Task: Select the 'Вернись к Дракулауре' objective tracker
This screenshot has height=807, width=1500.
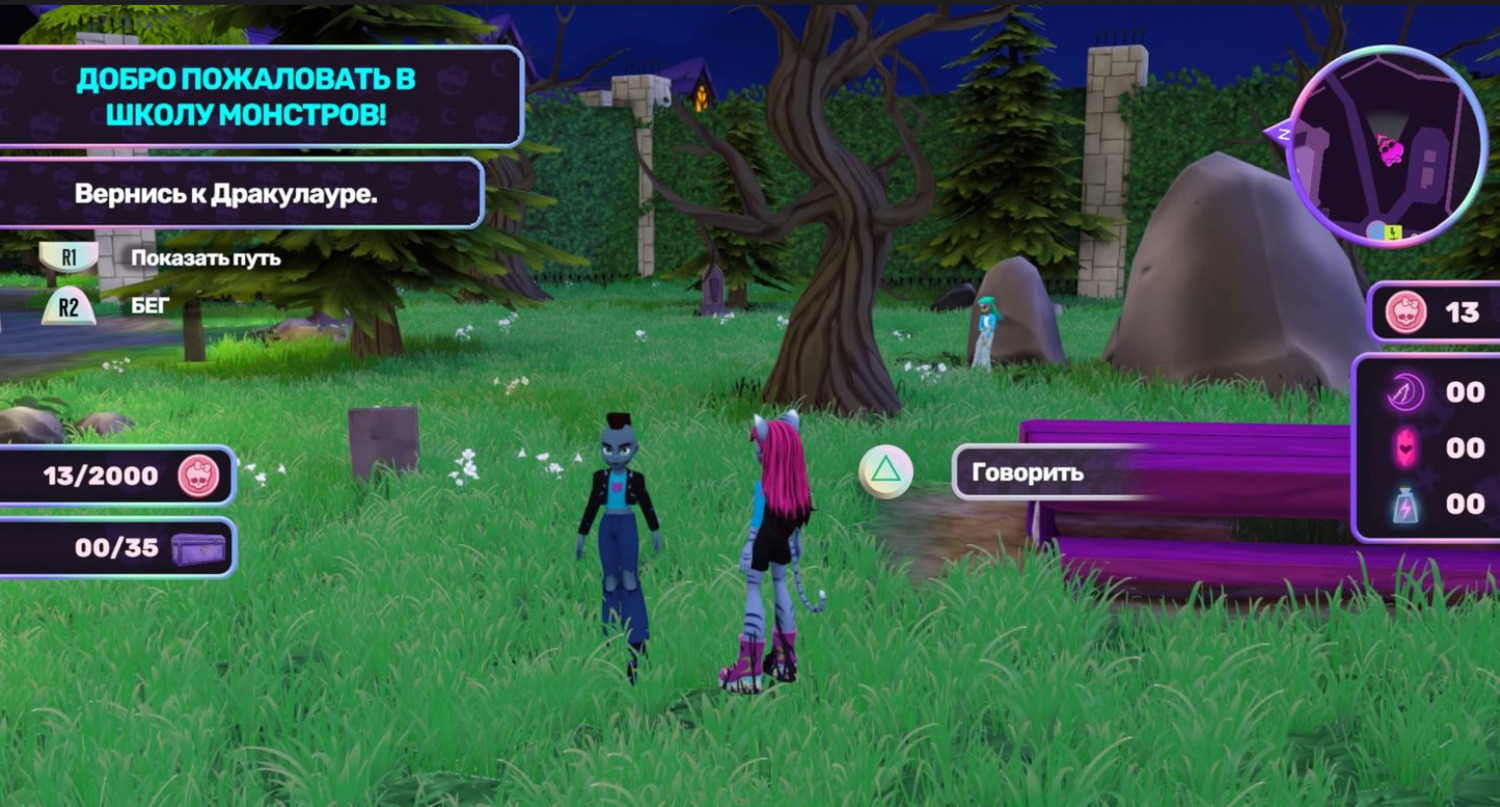Action: click(226, 194)
